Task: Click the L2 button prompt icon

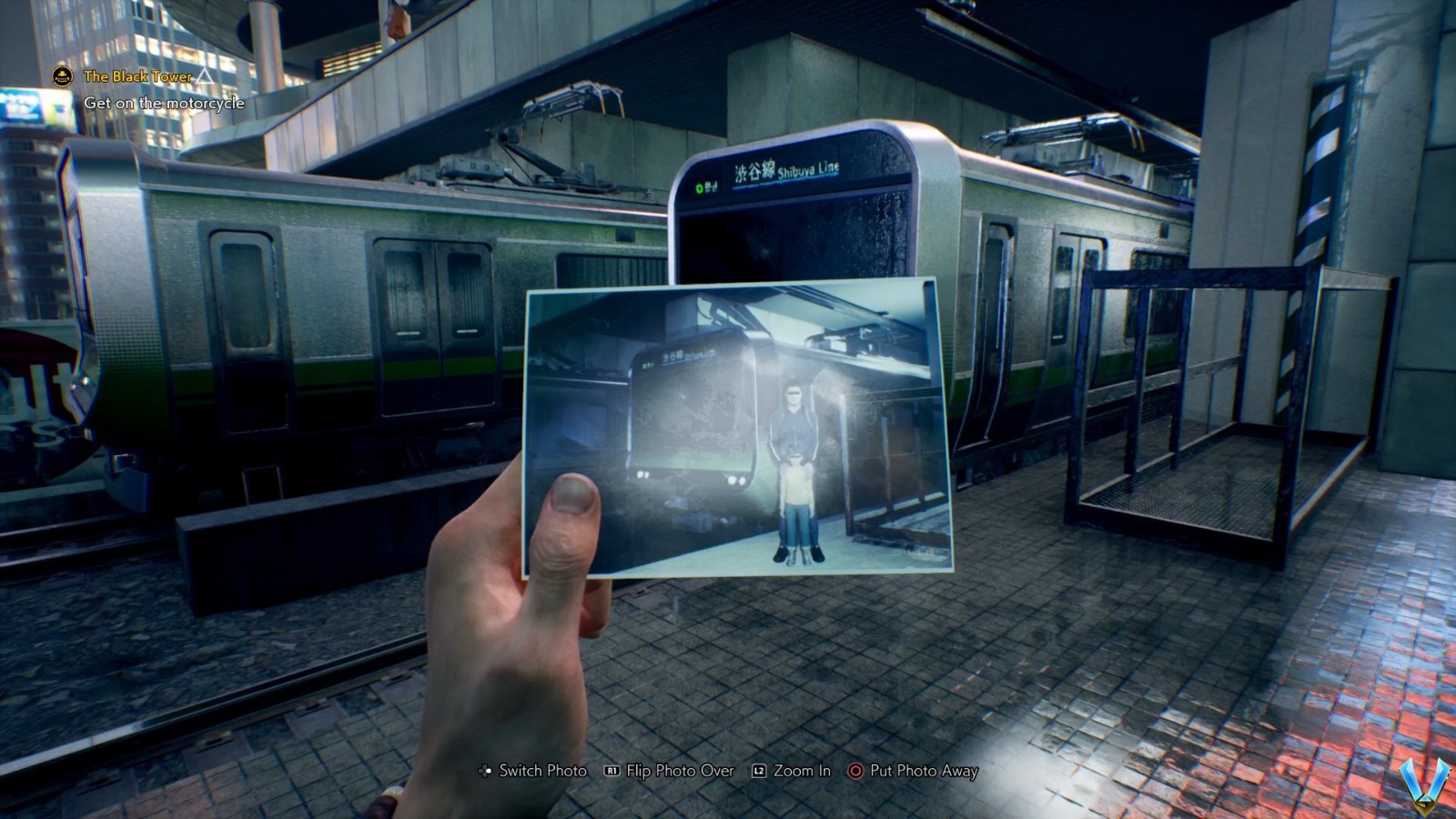Action: click(761, 771)
